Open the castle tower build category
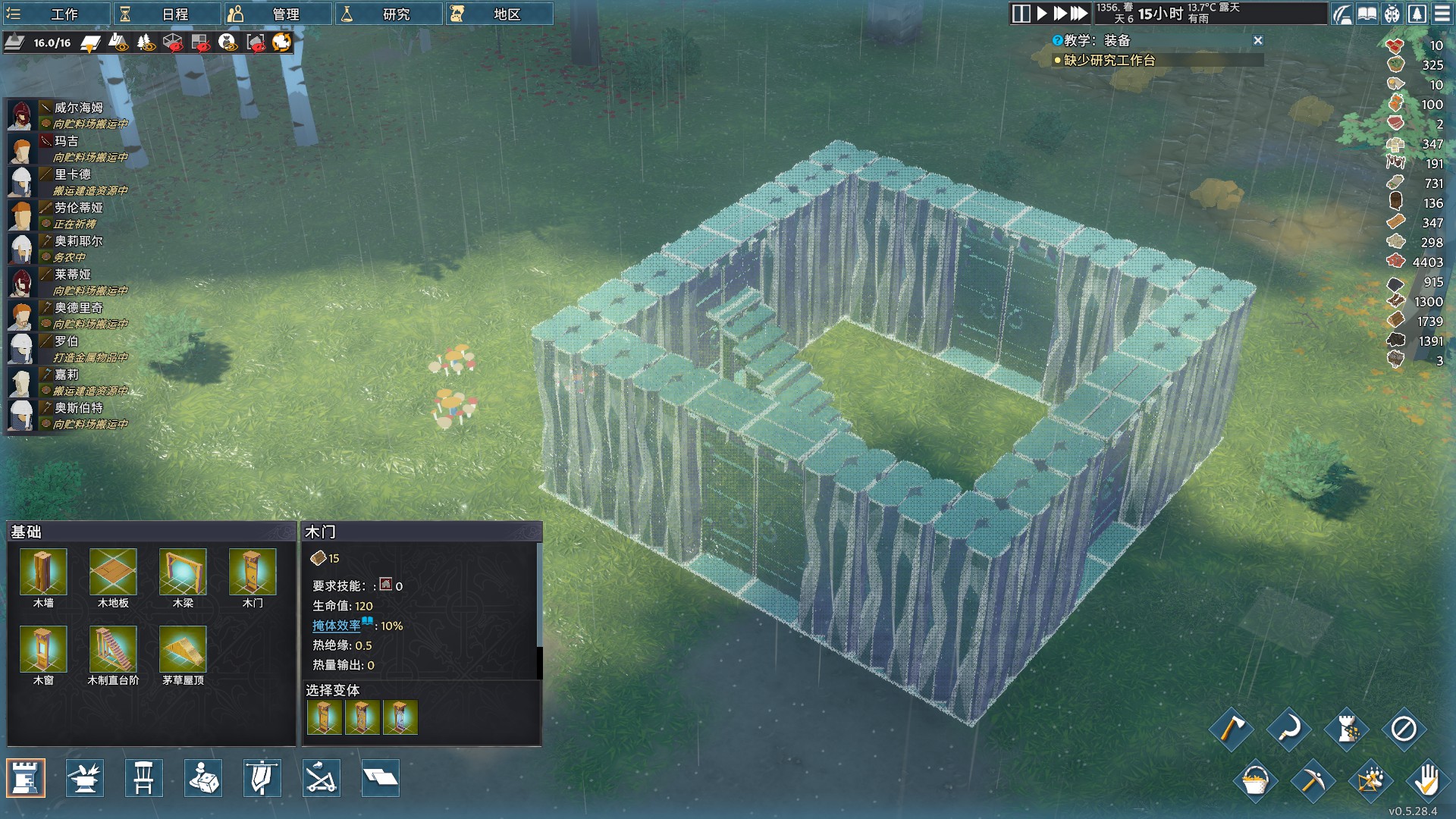Viewport: 1456px width, 819px height. 26,778
